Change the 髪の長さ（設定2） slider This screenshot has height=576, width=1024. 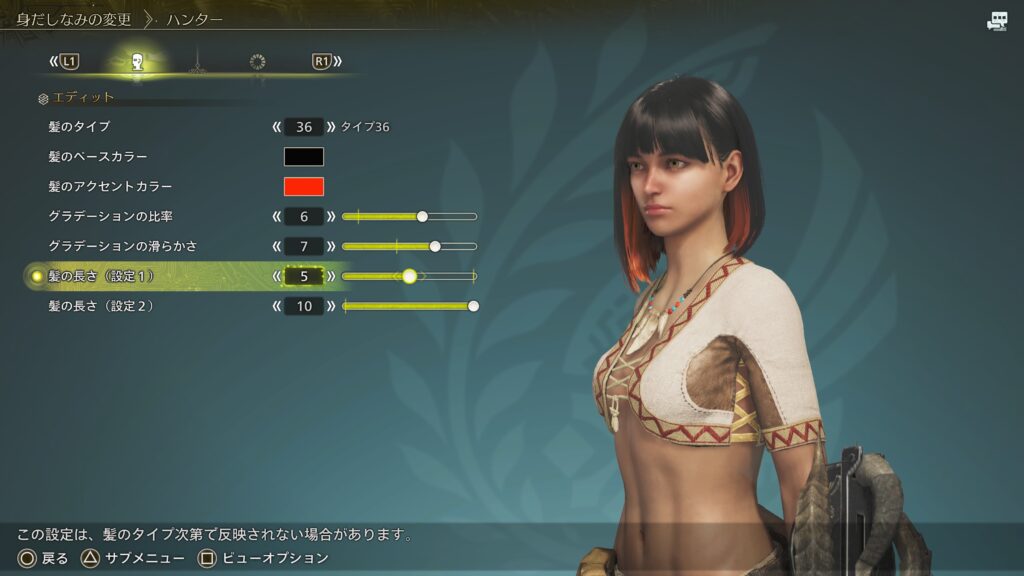coord(409,306)
